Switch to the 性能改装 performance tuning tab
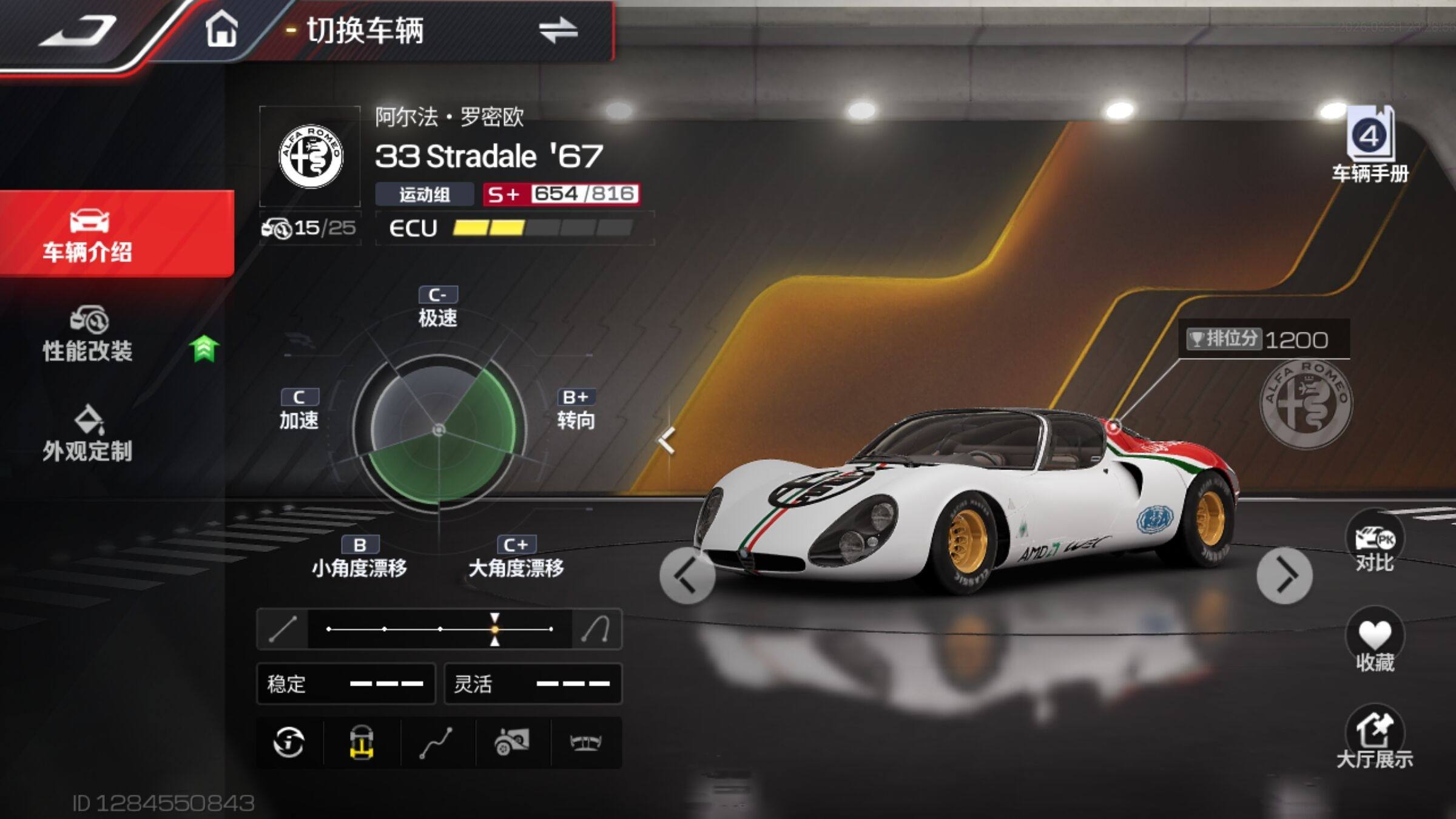Image resolution: width=1456 pixels, height=819 pixels. (88, 335)
